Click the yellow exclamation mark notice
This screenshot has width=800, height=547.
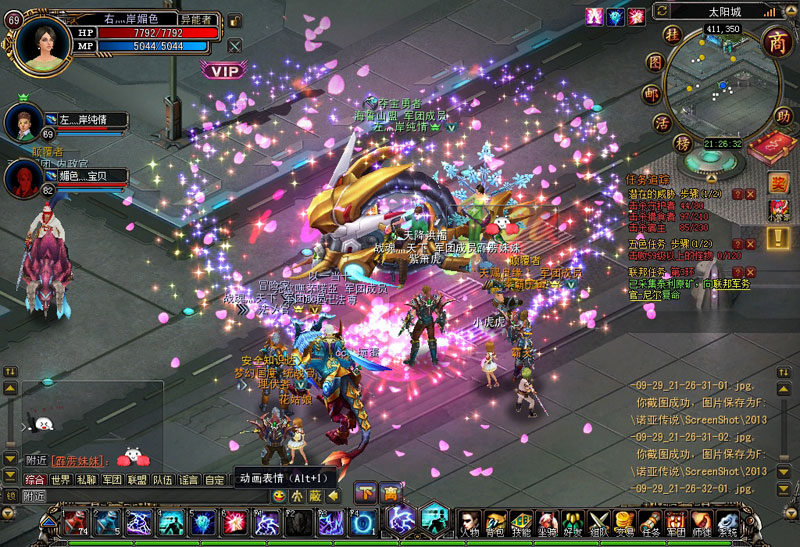[x=778, y=237]
